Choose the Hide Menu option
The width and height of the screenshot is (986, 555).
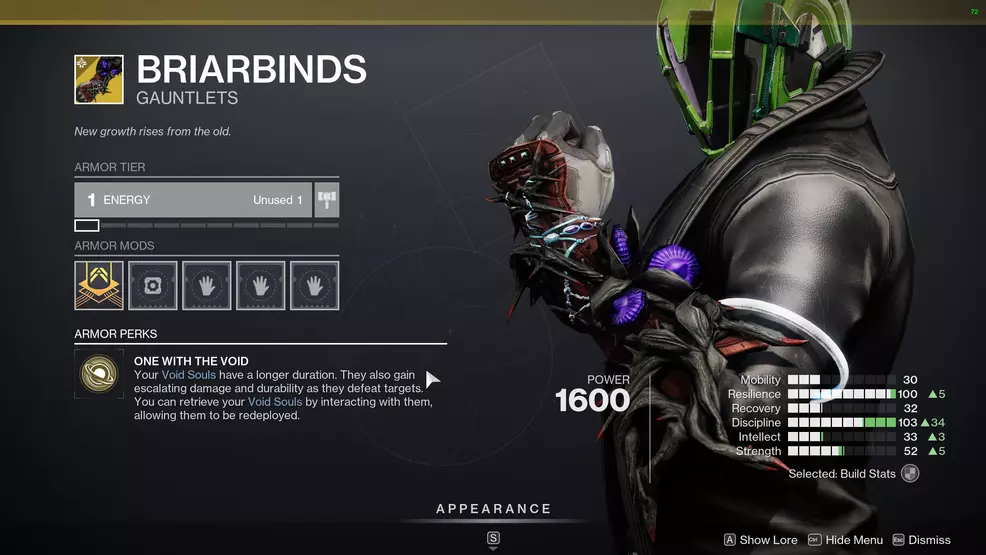(x=845, y=540)
